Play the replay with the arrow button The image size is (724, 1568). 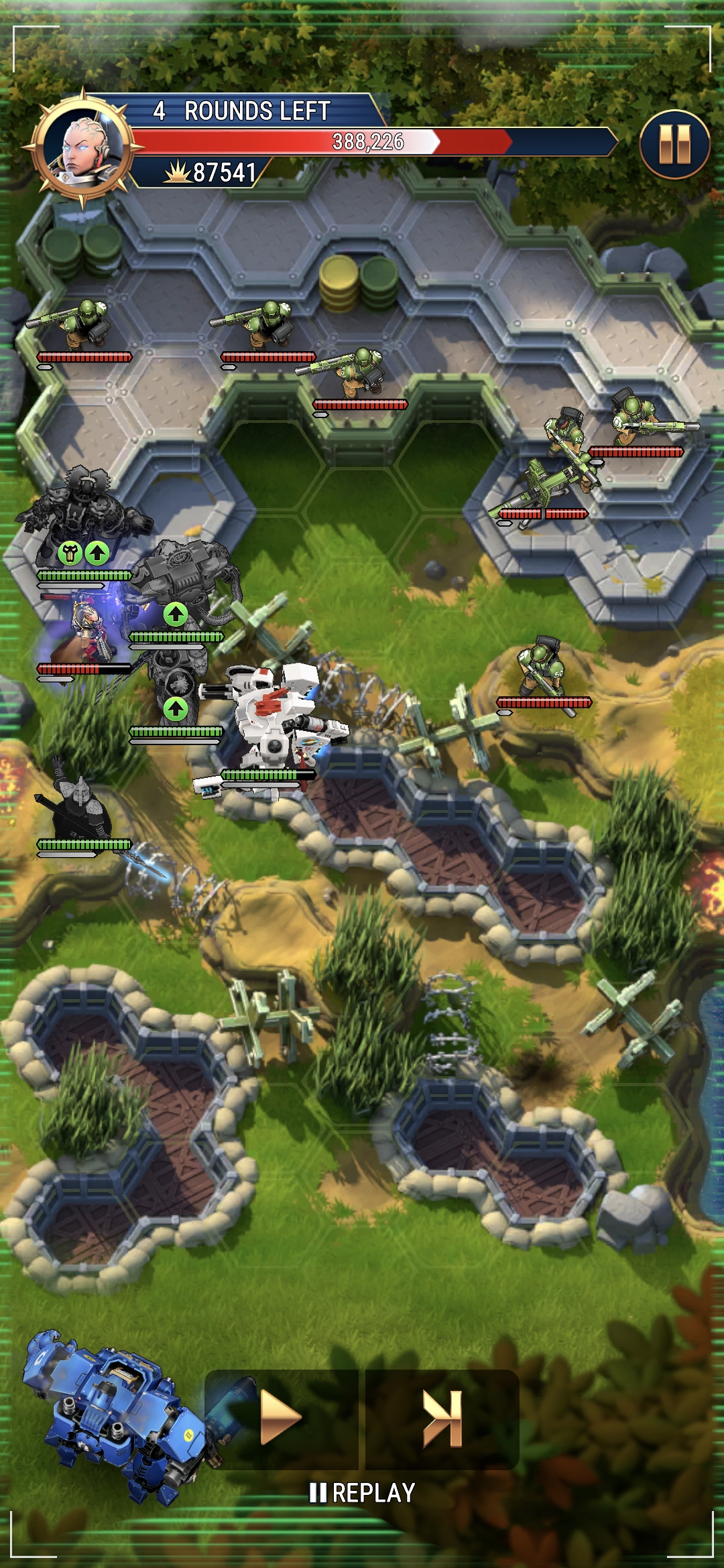coord(281,1417)
